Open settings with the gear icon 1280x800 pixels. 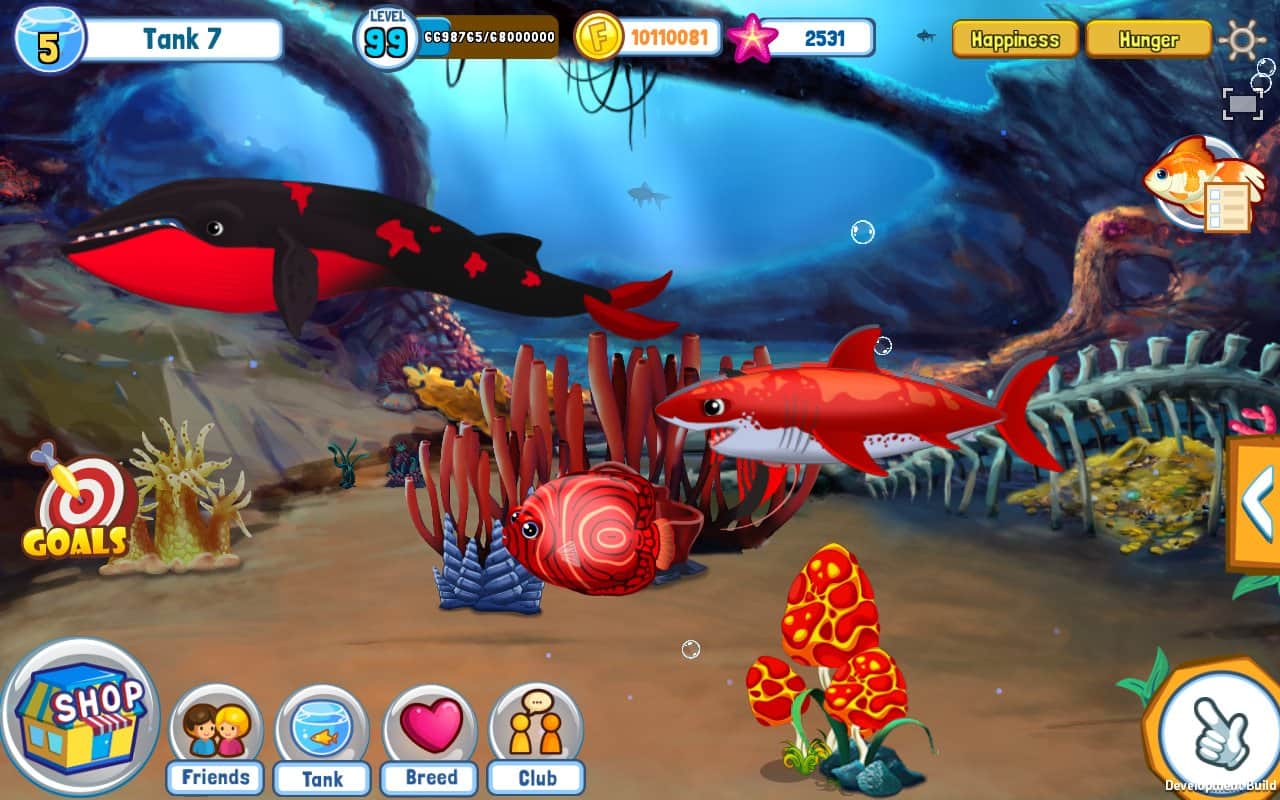point(1243,40)
